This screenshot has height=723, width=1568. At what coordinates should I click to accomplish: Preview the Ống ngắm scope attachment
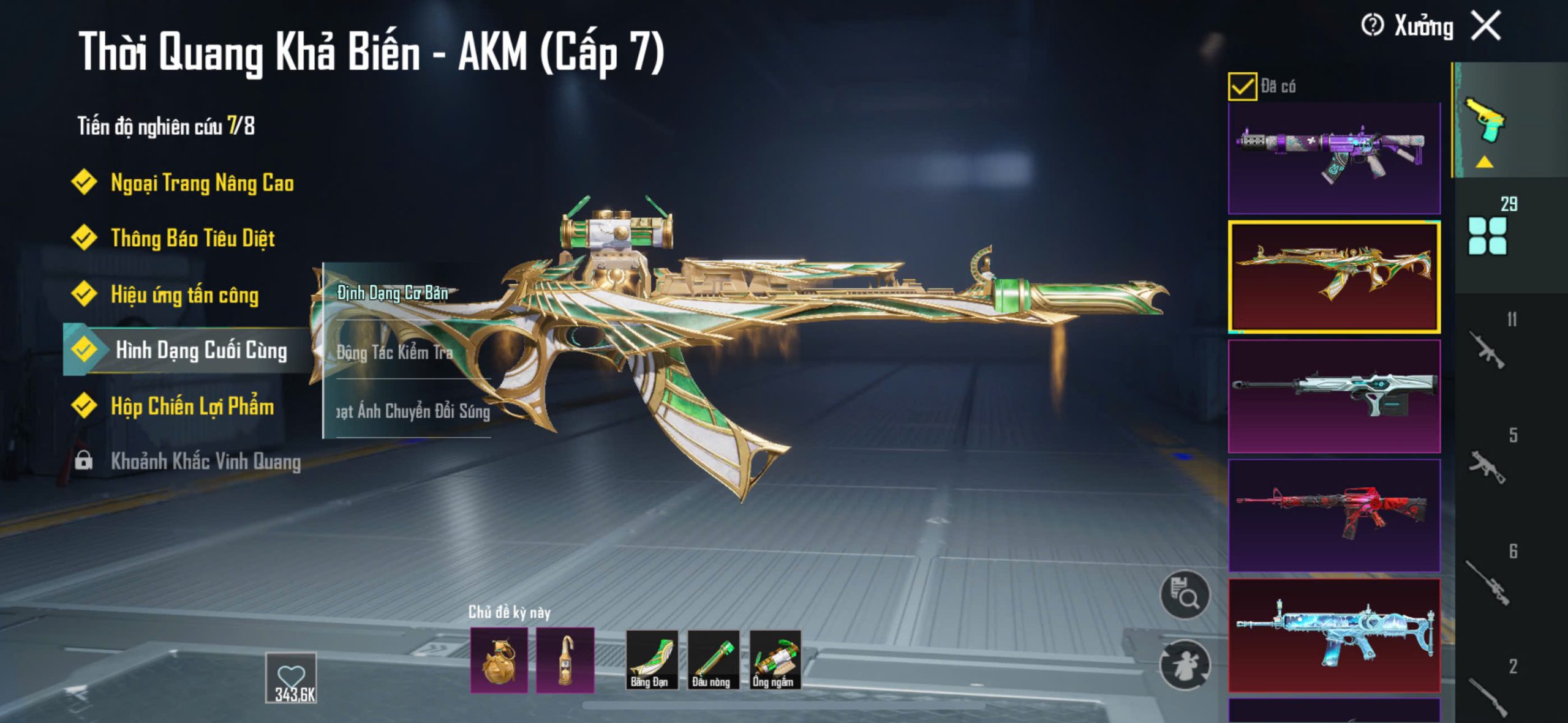click(775, 659)
